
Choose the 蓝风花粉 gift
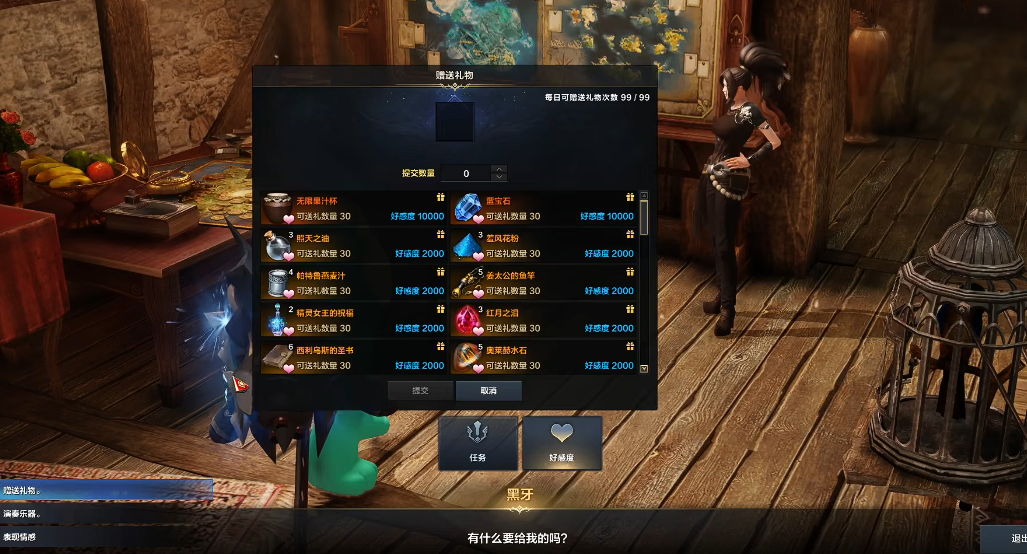click(543, 246)
